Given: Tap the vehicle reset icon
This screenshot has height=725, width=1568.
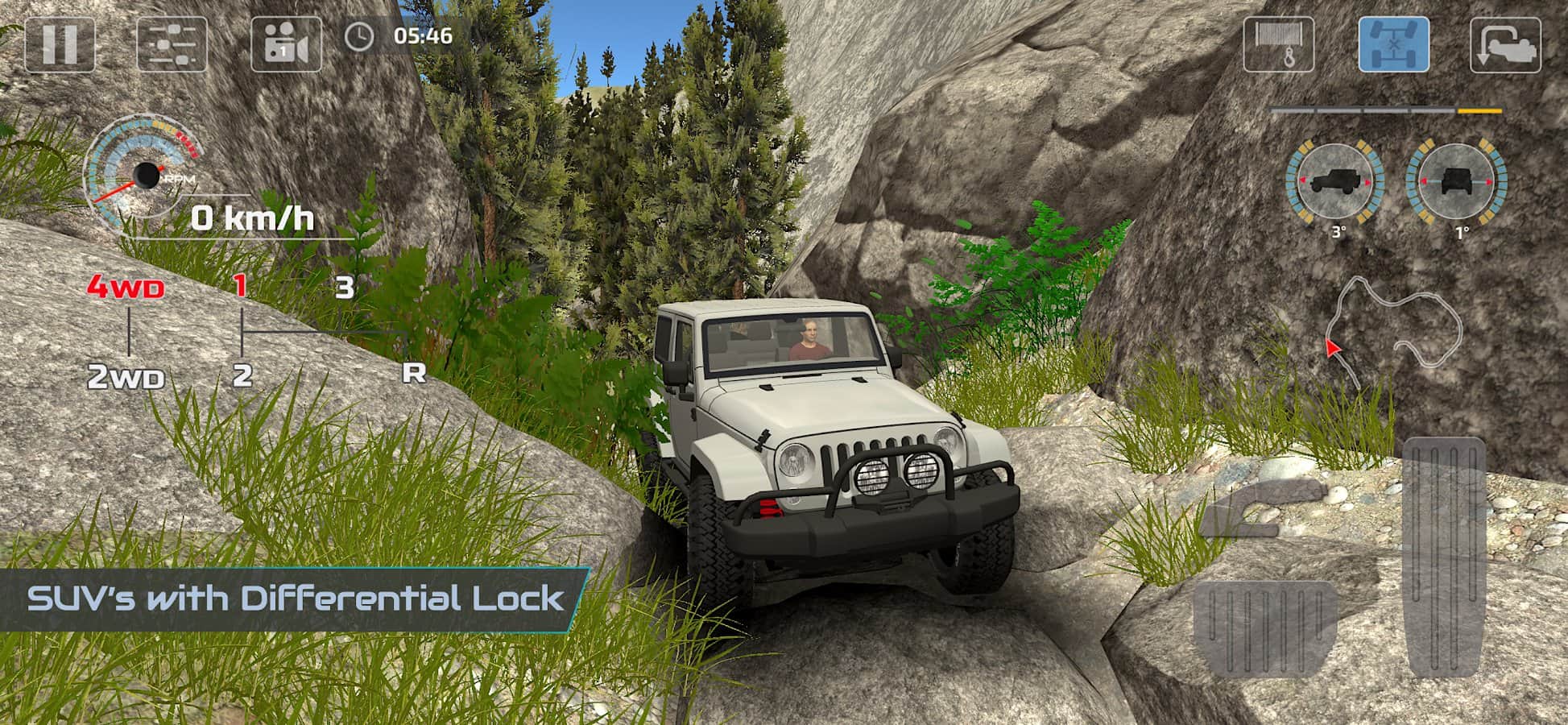Looking at the screenshot, I should [1505, 45].
